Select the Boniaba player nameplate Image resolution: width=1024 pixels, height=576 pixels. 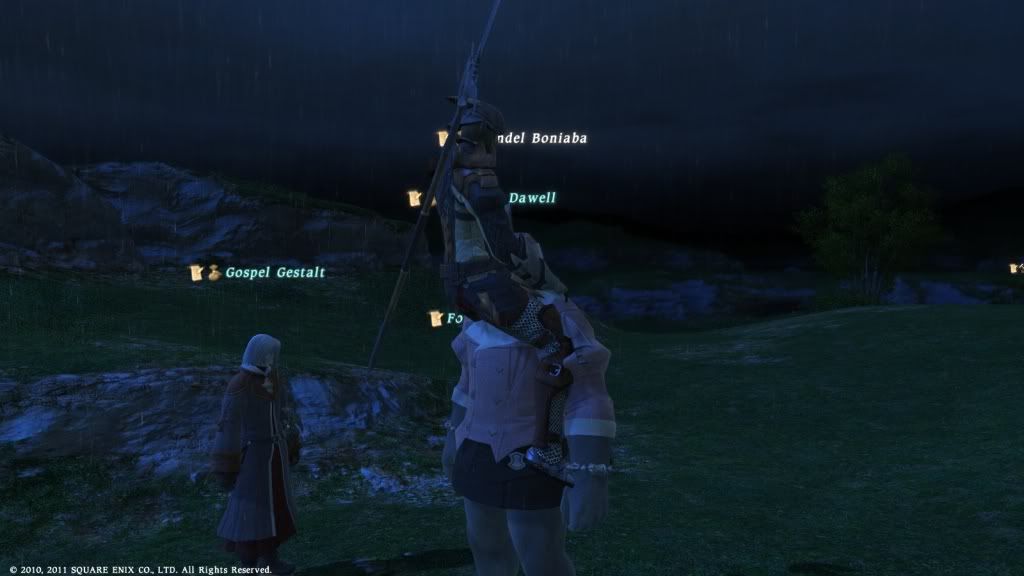click(x=540, y=139)
